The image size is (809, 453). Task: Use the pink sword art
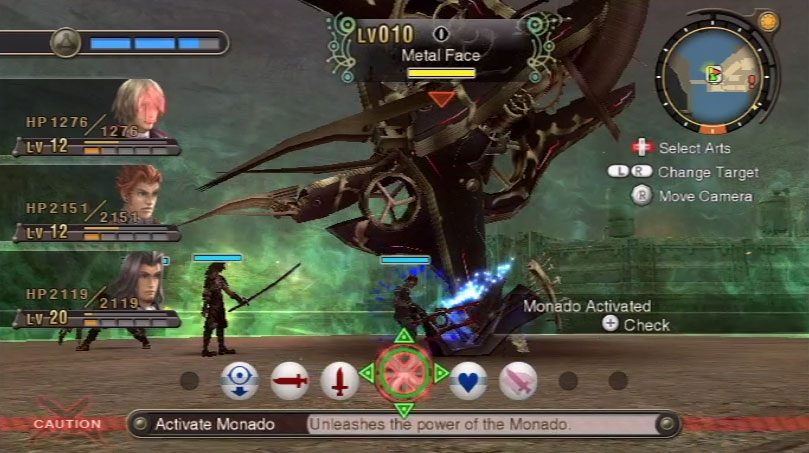[x=518, y=380]
